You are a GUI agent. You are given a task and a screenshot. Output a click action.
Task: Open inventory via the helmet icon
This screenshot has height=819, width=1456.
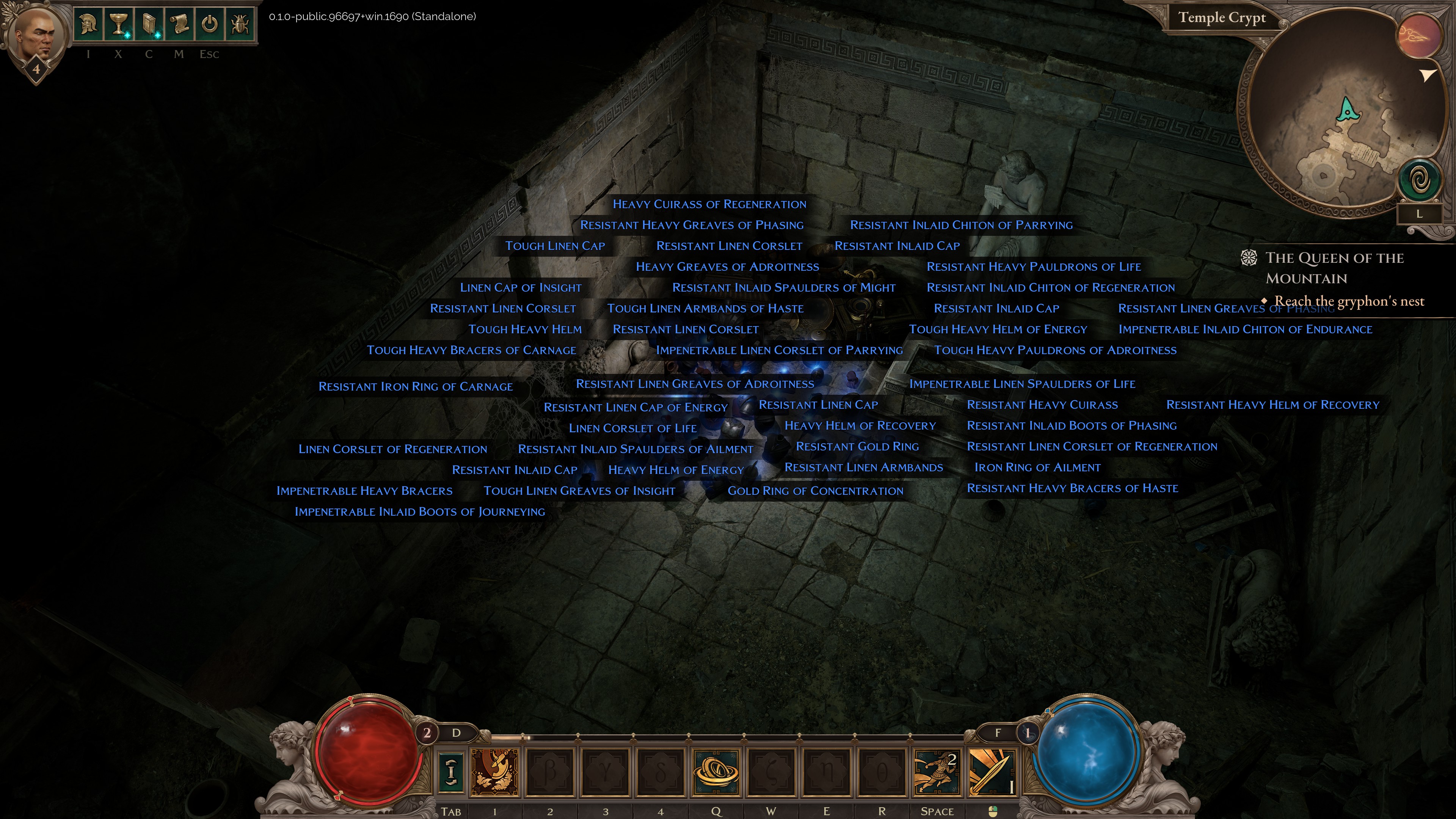88,24
